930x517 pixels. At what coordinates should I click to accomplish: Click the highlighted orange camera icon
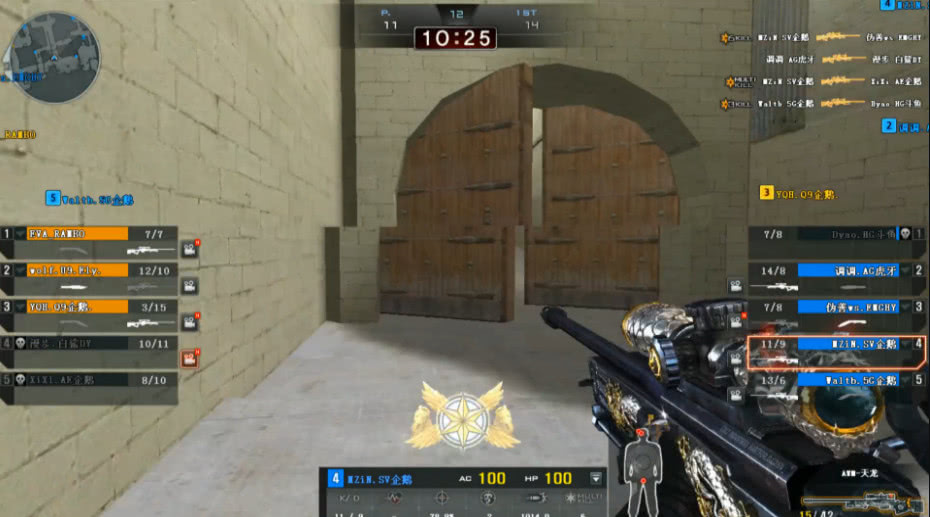tap(189, 359)
